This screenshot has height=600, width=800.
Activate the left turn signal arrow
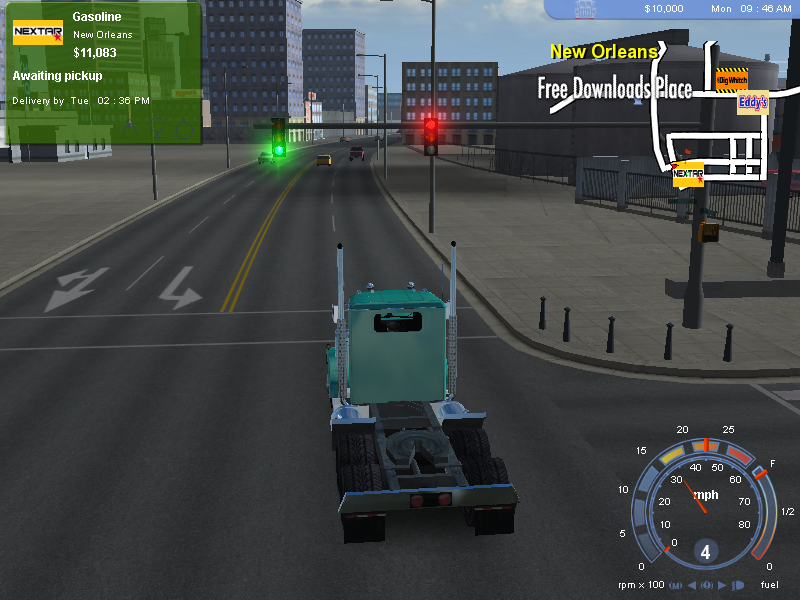click(693, 585)
